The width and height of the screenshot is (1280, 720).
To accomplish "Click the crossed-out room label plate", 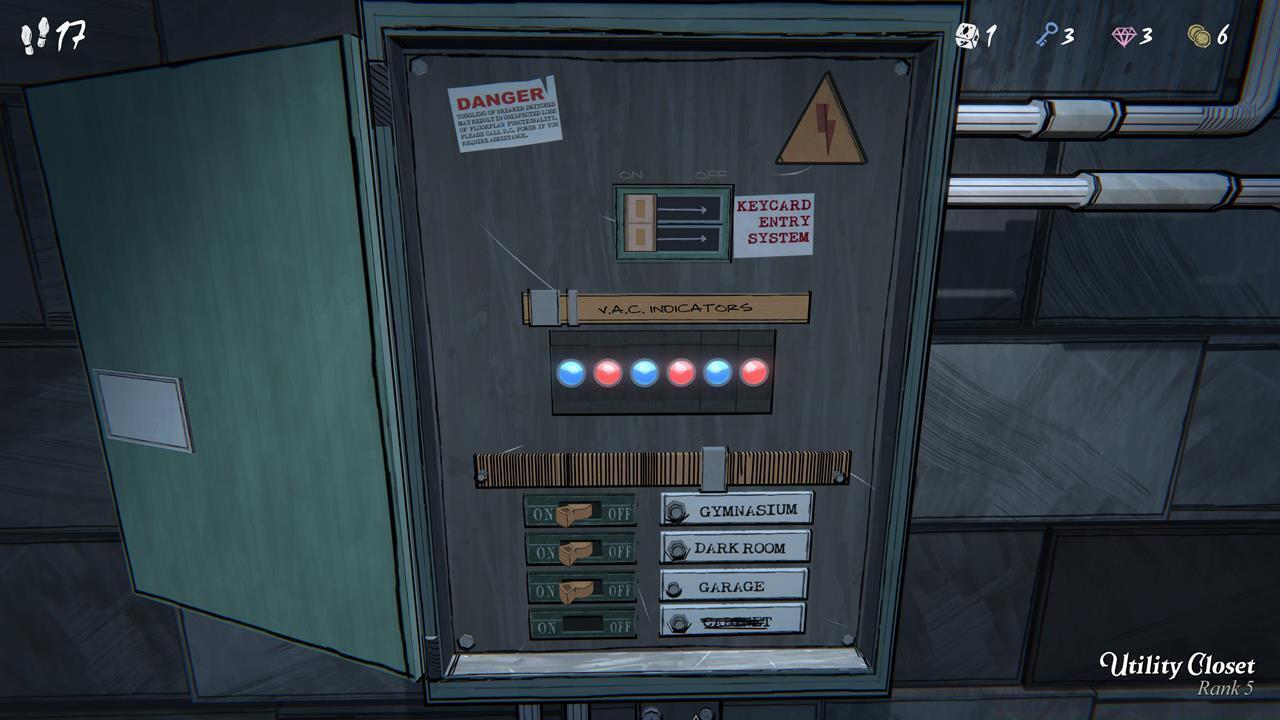I will [x=733, y=621].
